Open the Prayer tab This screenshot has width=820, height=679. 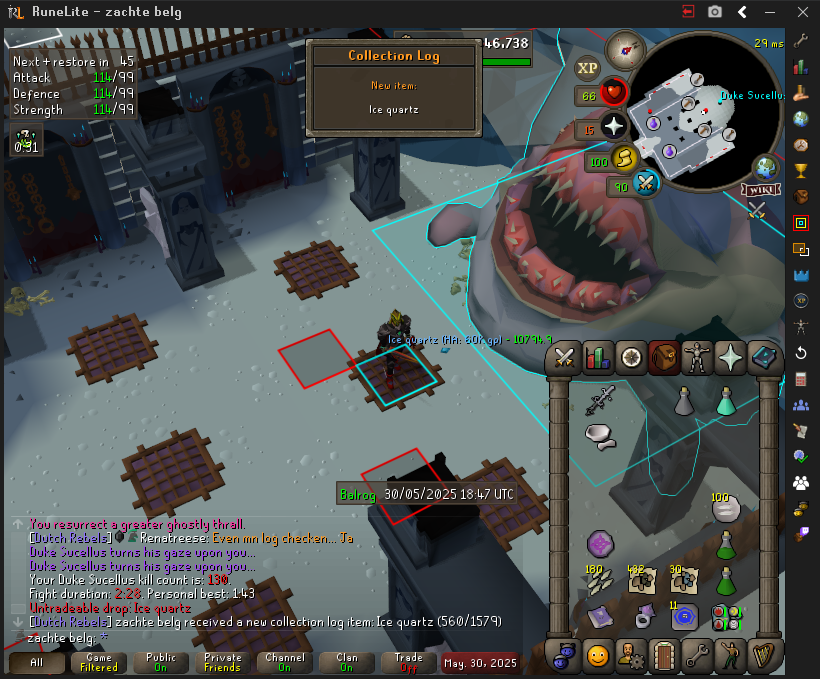729,357
